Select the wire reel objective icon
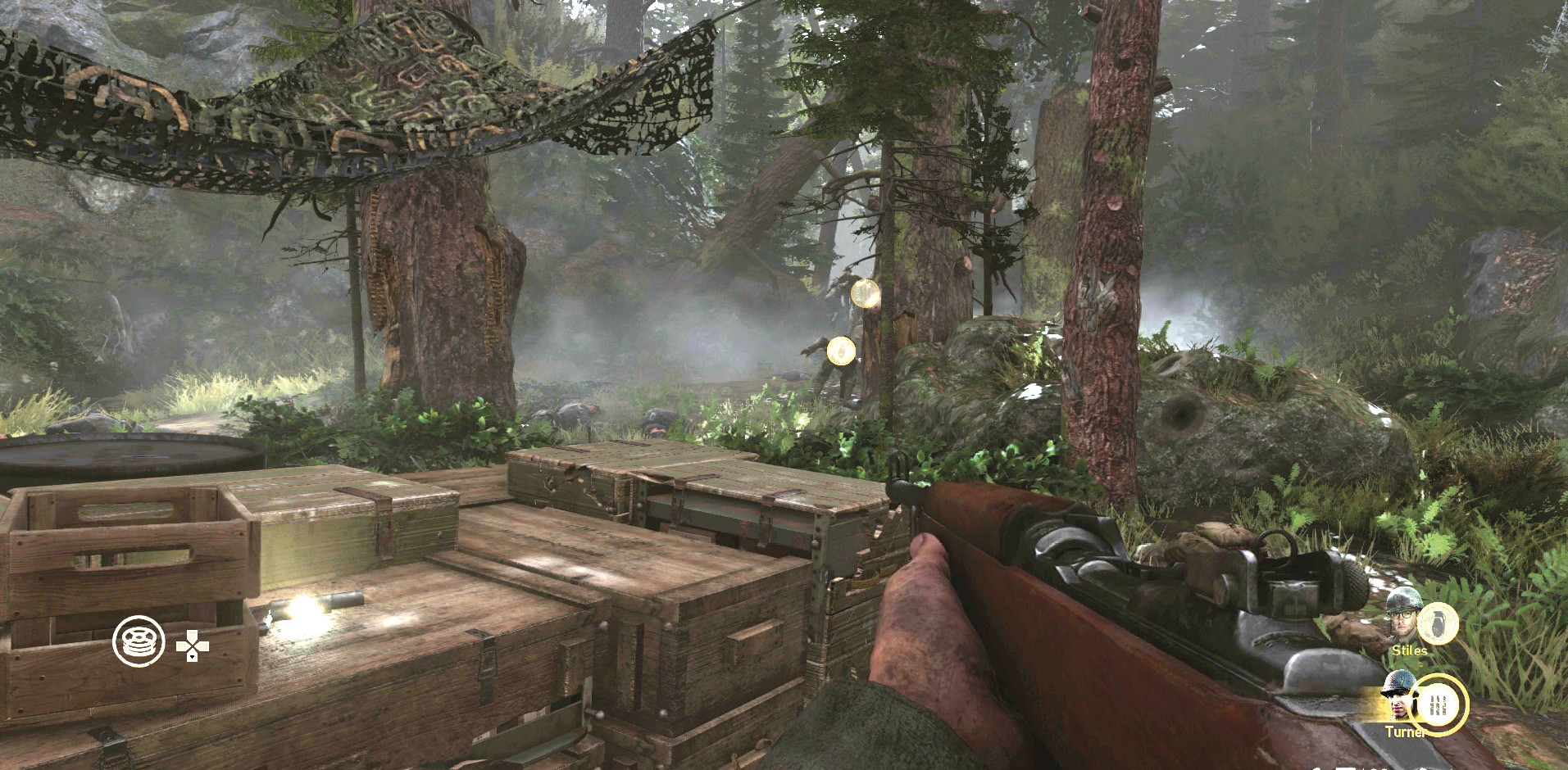 click(x=138, y=641)
